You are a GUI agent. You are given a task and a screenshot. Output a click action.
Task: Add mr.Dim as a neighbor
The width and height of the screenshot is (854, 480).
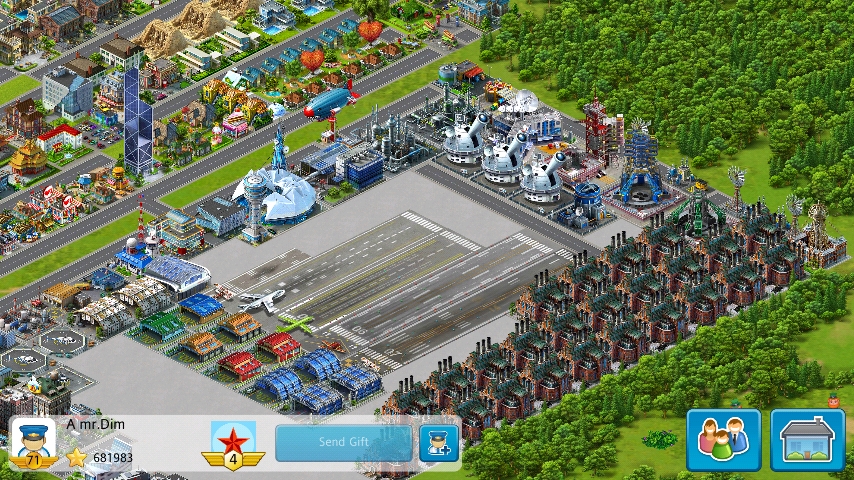click(438, 442)
